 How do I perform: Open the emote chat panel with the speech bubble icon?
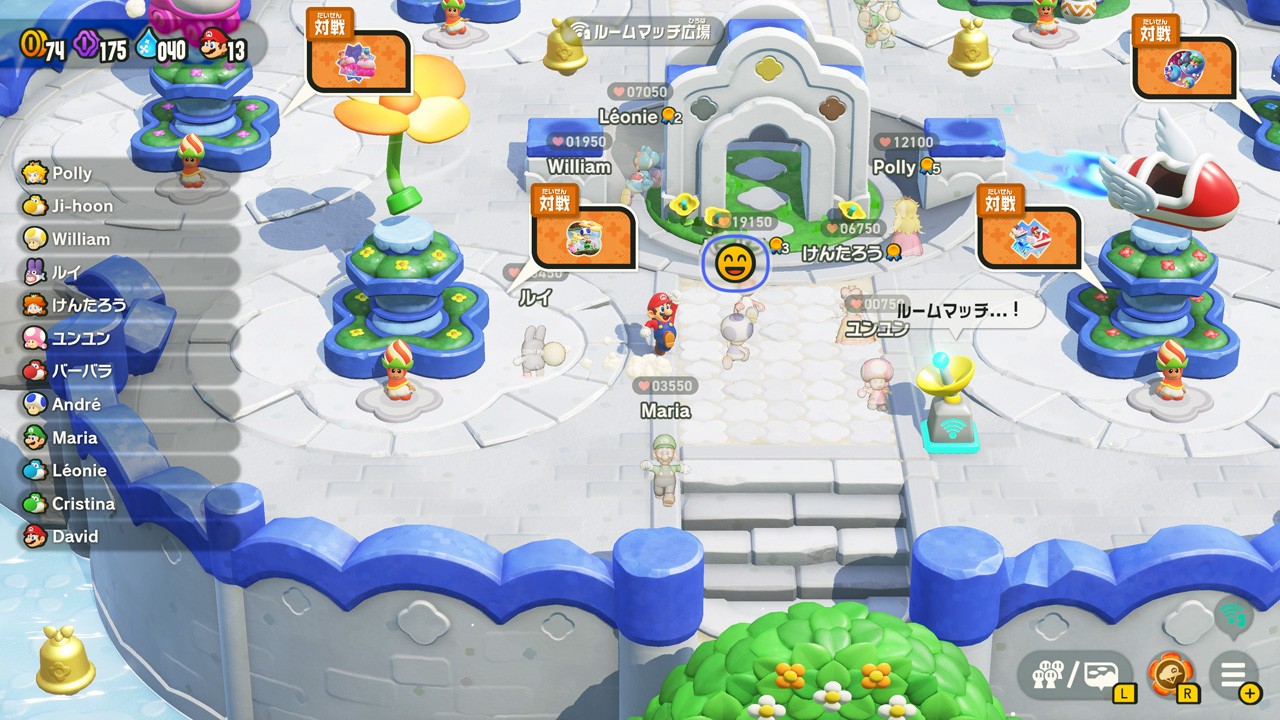coord(1101,675)
